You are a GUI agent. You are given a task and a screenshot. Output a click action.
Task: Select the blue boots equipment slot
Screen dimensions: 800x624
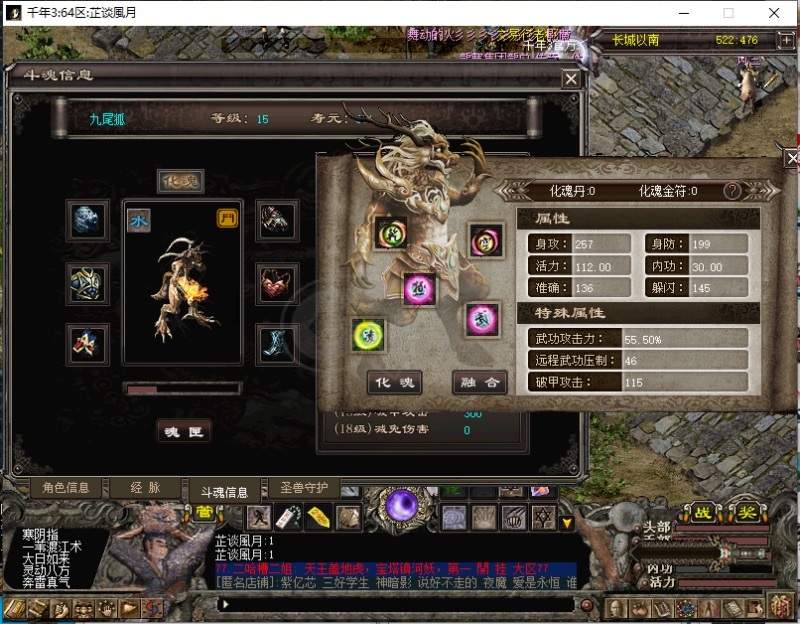(x=274, y=343)
